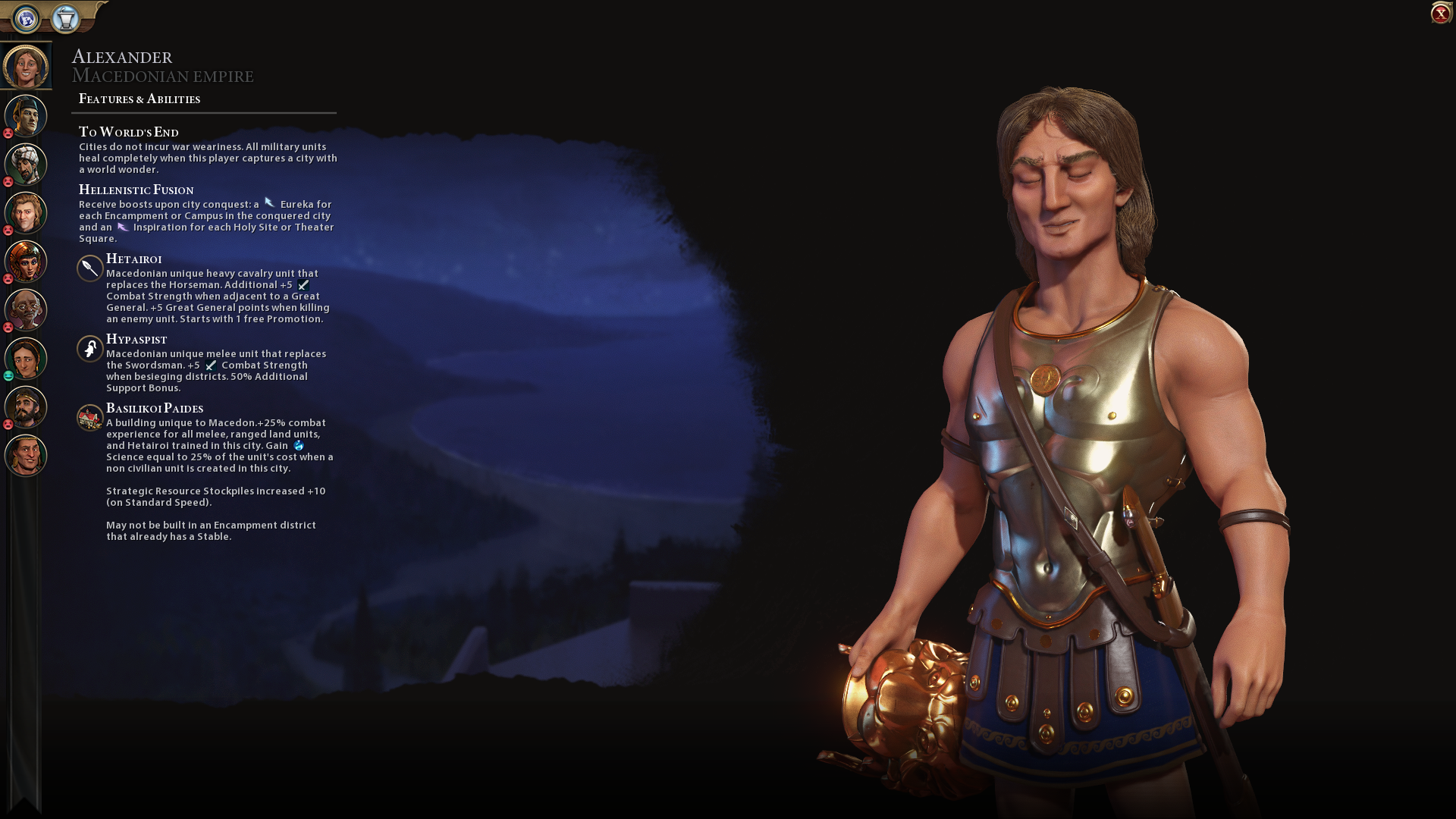Screen dimensions: 1456x819
Task: Select the dark-bearded leader portrait
Action: pos(26,407)
